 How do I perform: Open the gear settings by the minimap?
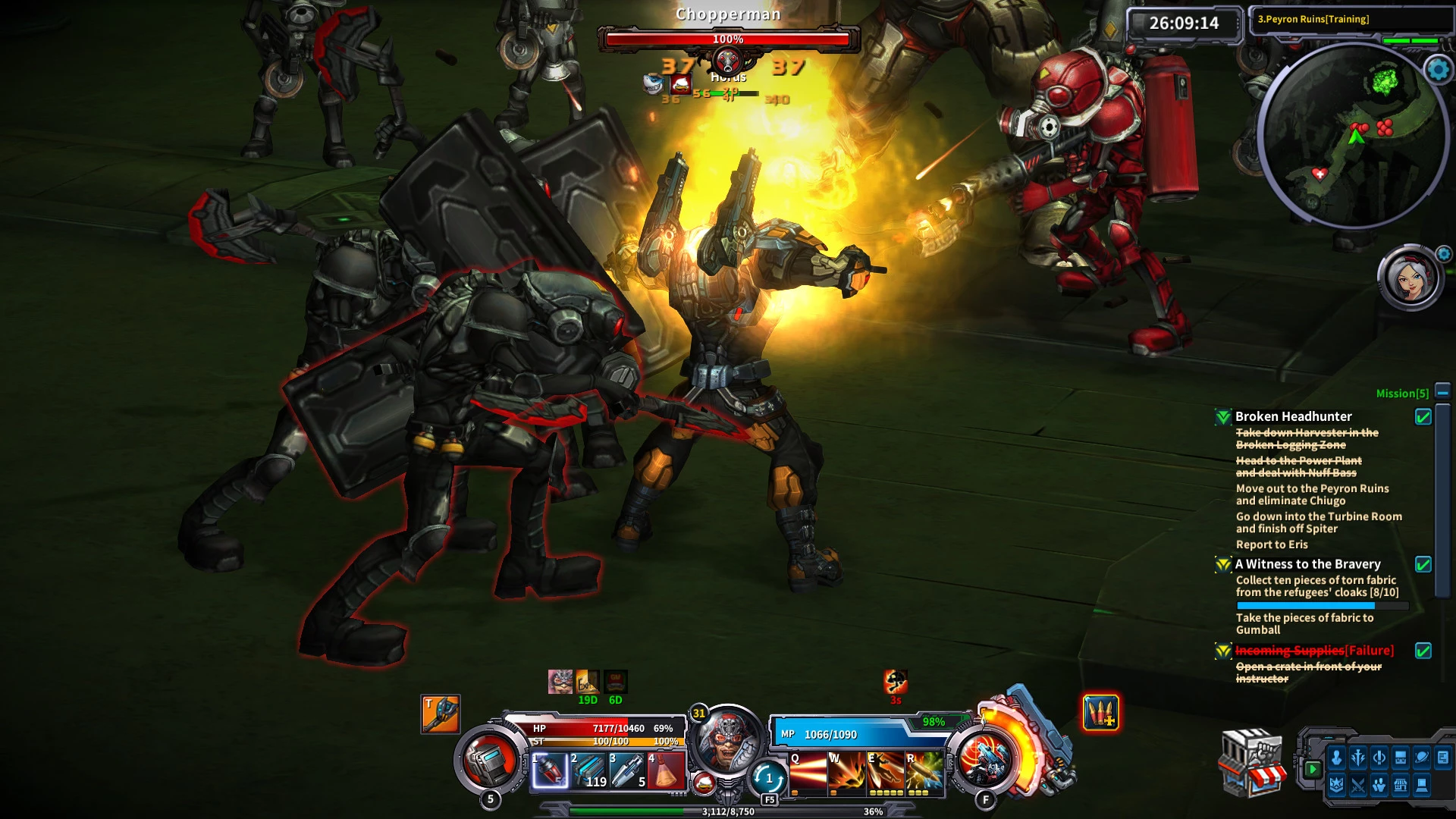(x=1438, y=70)
